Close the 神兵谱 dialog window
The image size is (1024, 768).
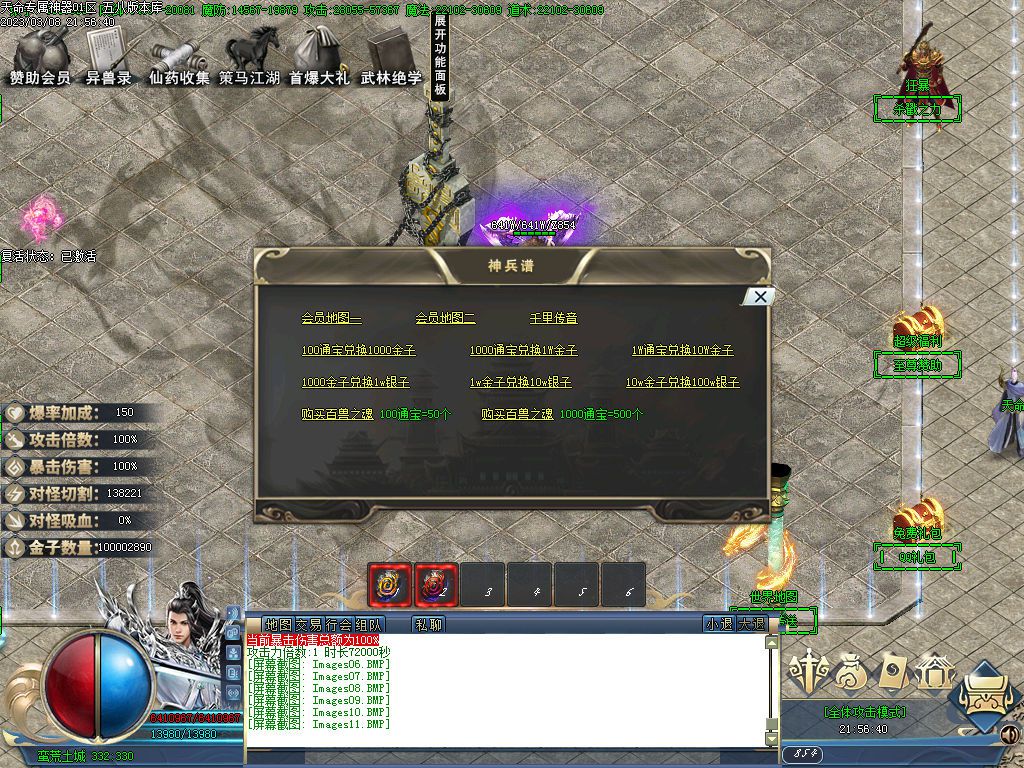[x=760, y=297]
